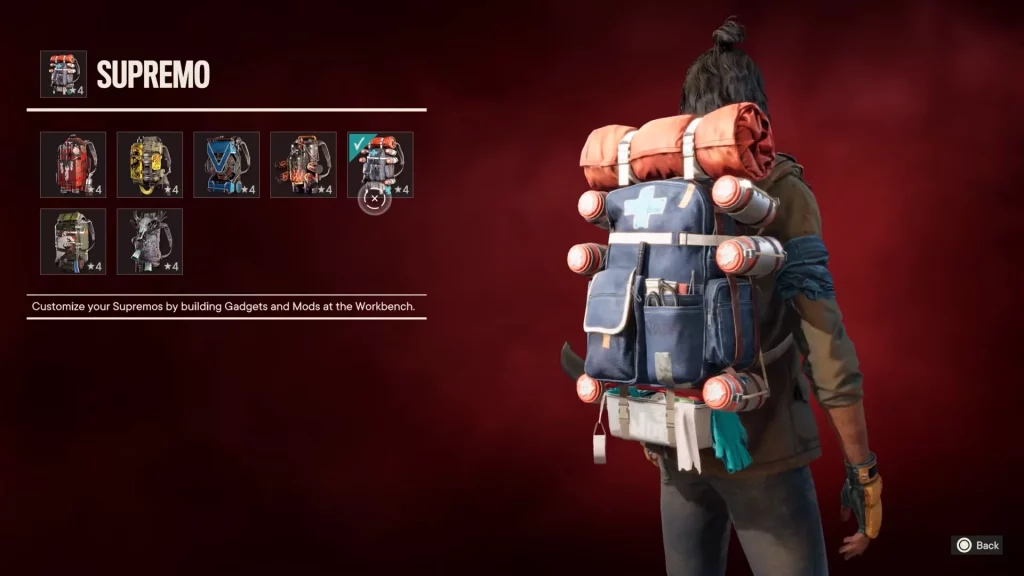Go back using the Back button

(977, 545)
